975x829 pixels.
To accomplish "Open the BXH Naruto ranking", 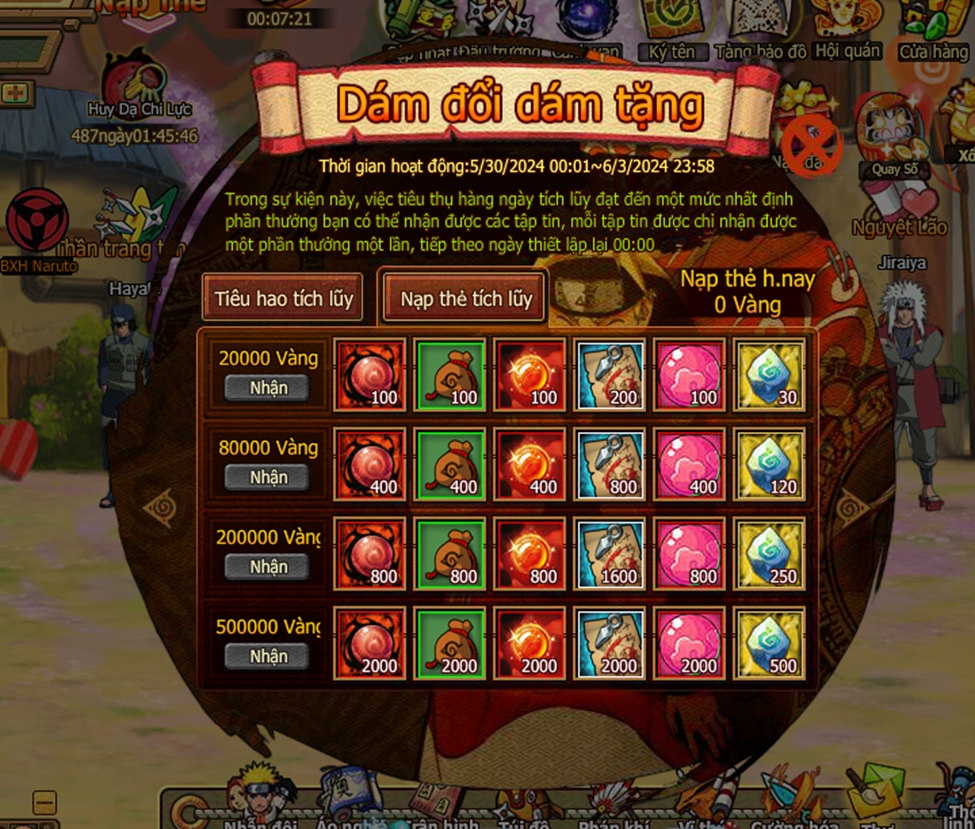I will pyautogui.click(x=38, y=229).
